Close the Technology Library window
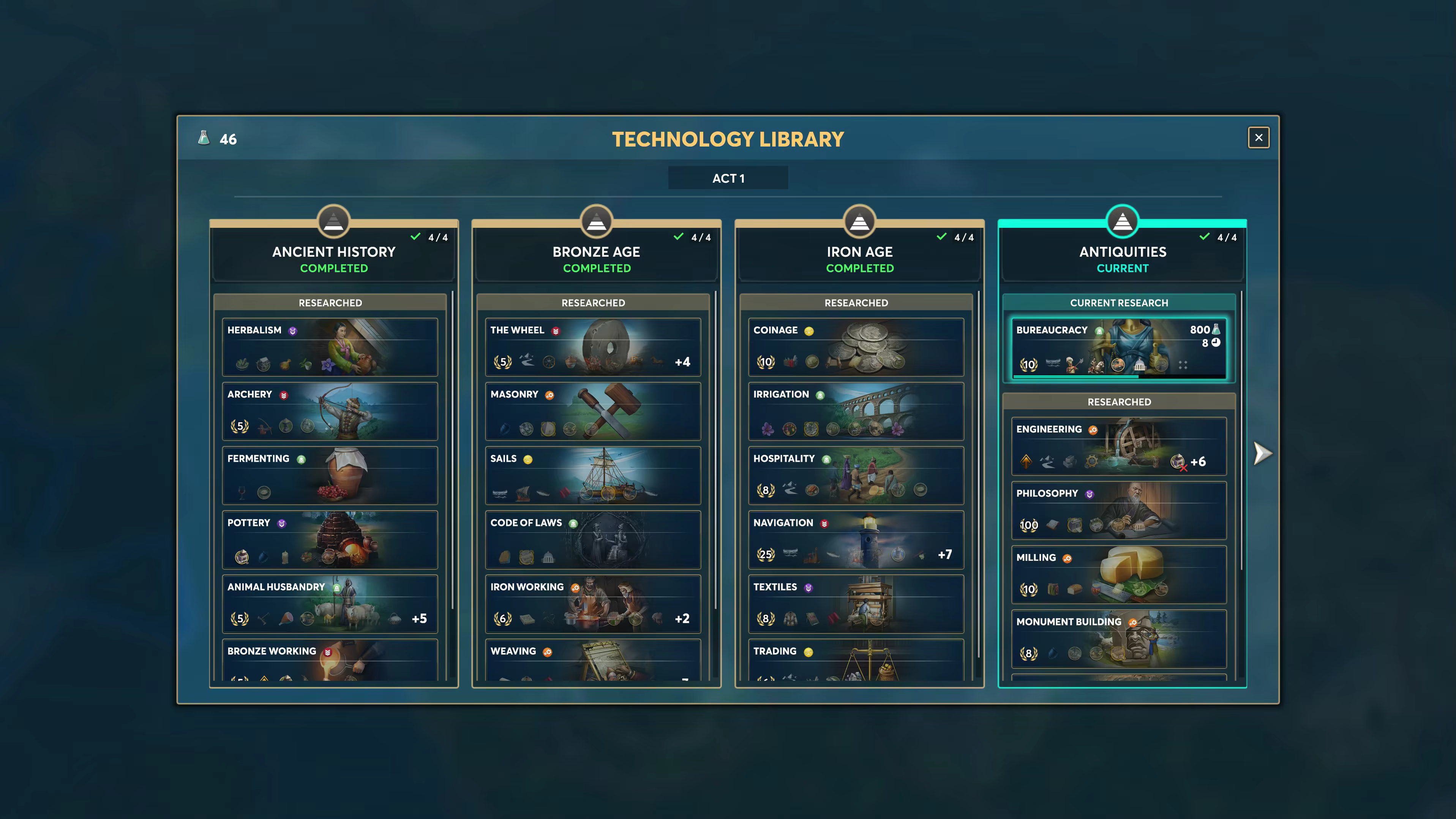The width and height of the screenshot is (1456, 819). [x=1258, y=138]
